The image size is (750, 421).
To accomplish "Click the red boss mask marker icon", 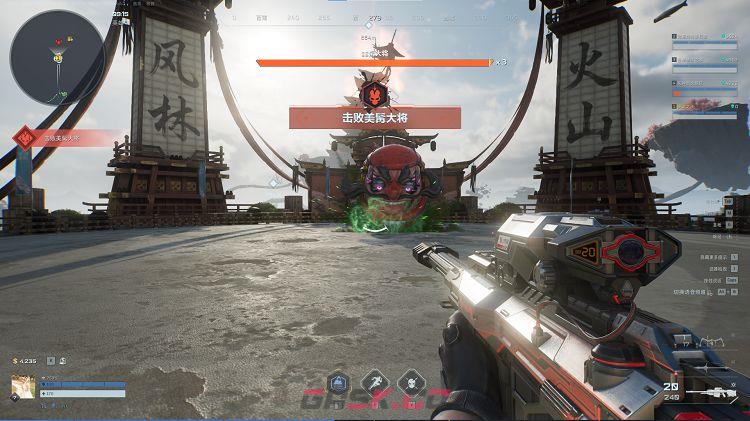I will 370,93.
